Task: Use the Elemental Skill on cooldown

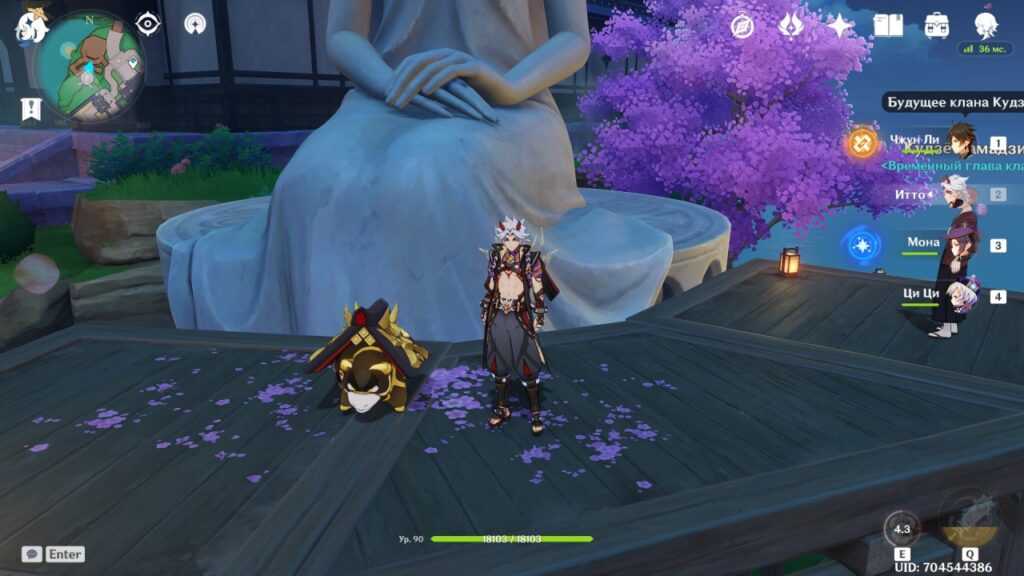Action: pyautogui.click(x=902, y=530)
